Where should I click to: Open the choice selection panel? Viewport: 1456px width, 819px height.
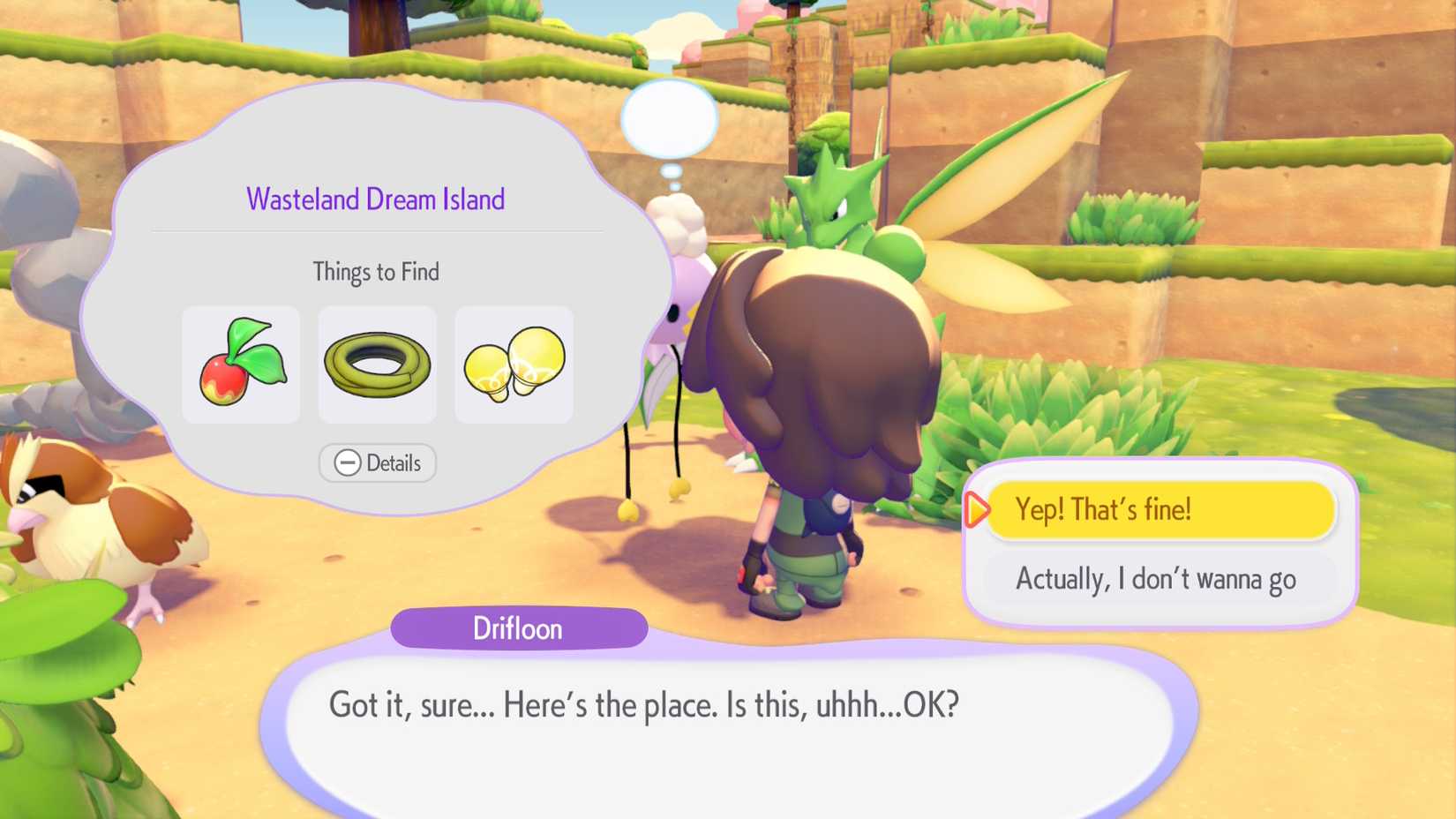point(1160,540)
